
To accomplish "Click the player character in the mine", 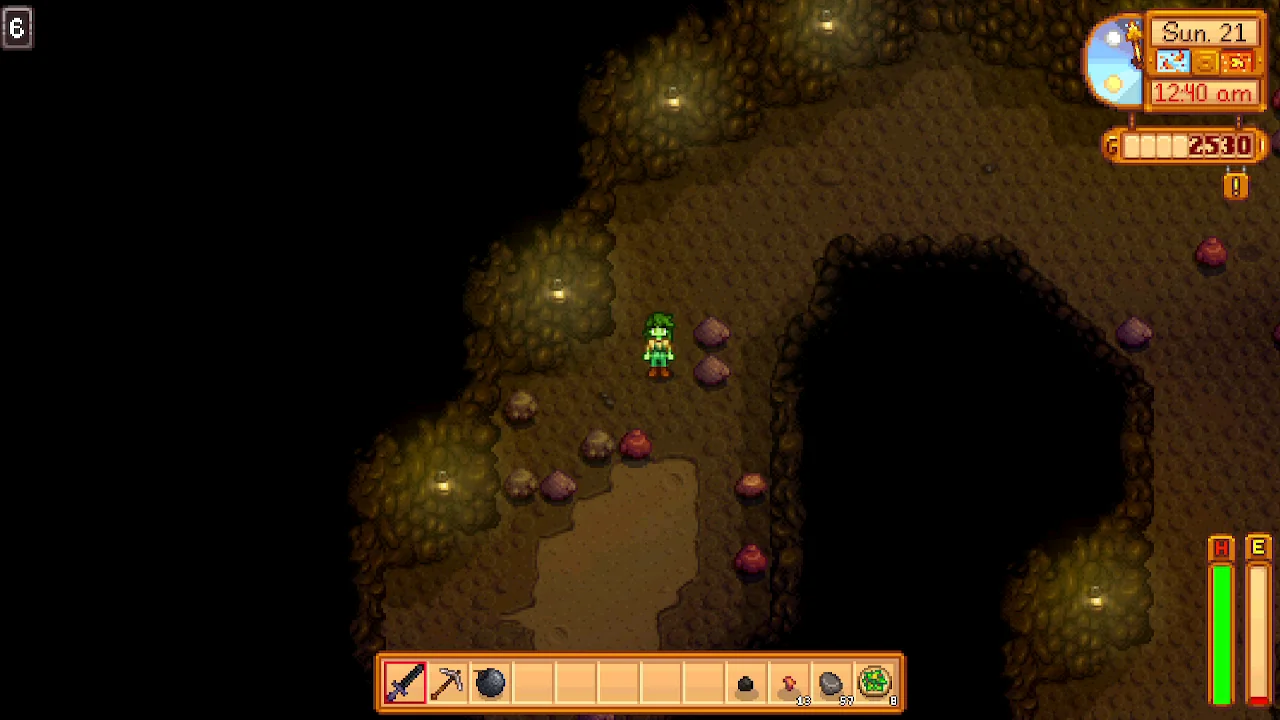I will pos(660,345).
